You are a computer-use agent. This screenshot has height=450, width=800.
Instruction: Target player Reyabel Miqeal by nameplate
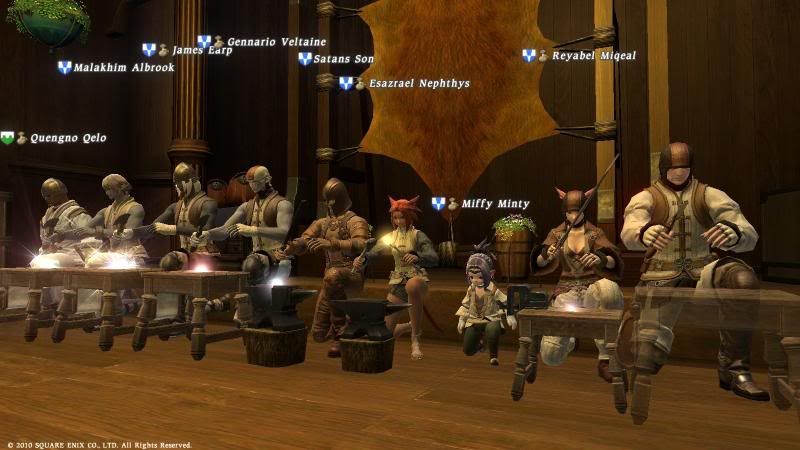point(593,56)
